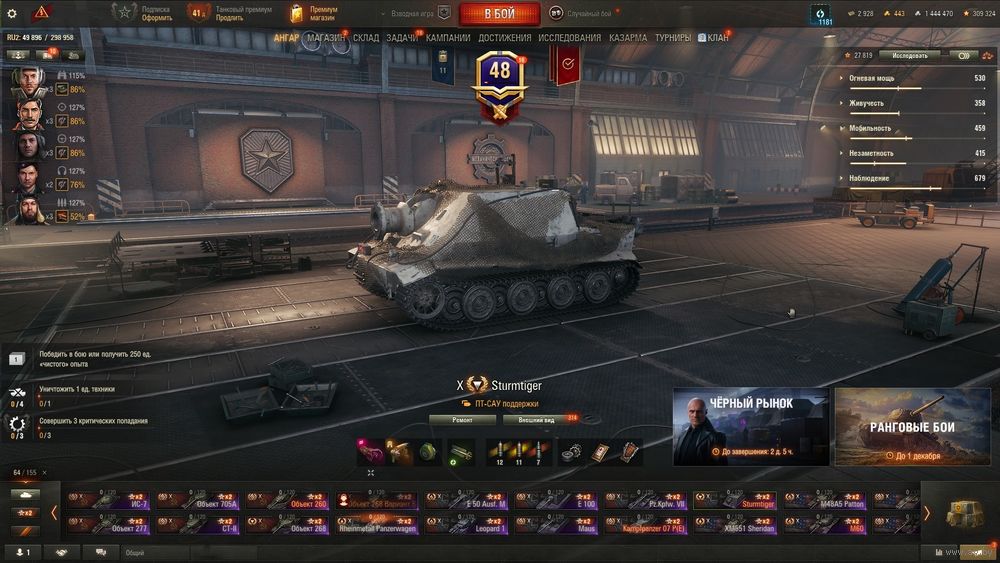Open the Чёрный рынок event banner

coord(750,427)
